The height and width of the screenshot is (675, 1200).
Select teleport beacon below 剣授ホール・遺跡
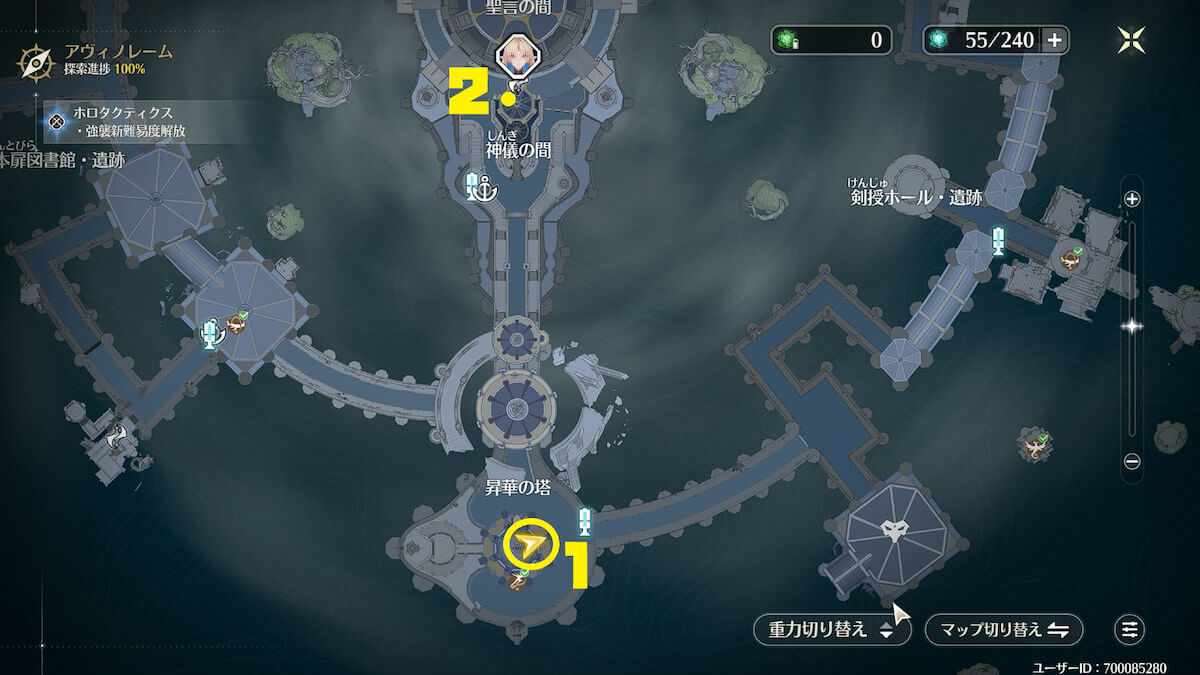[x=998, y=241]
